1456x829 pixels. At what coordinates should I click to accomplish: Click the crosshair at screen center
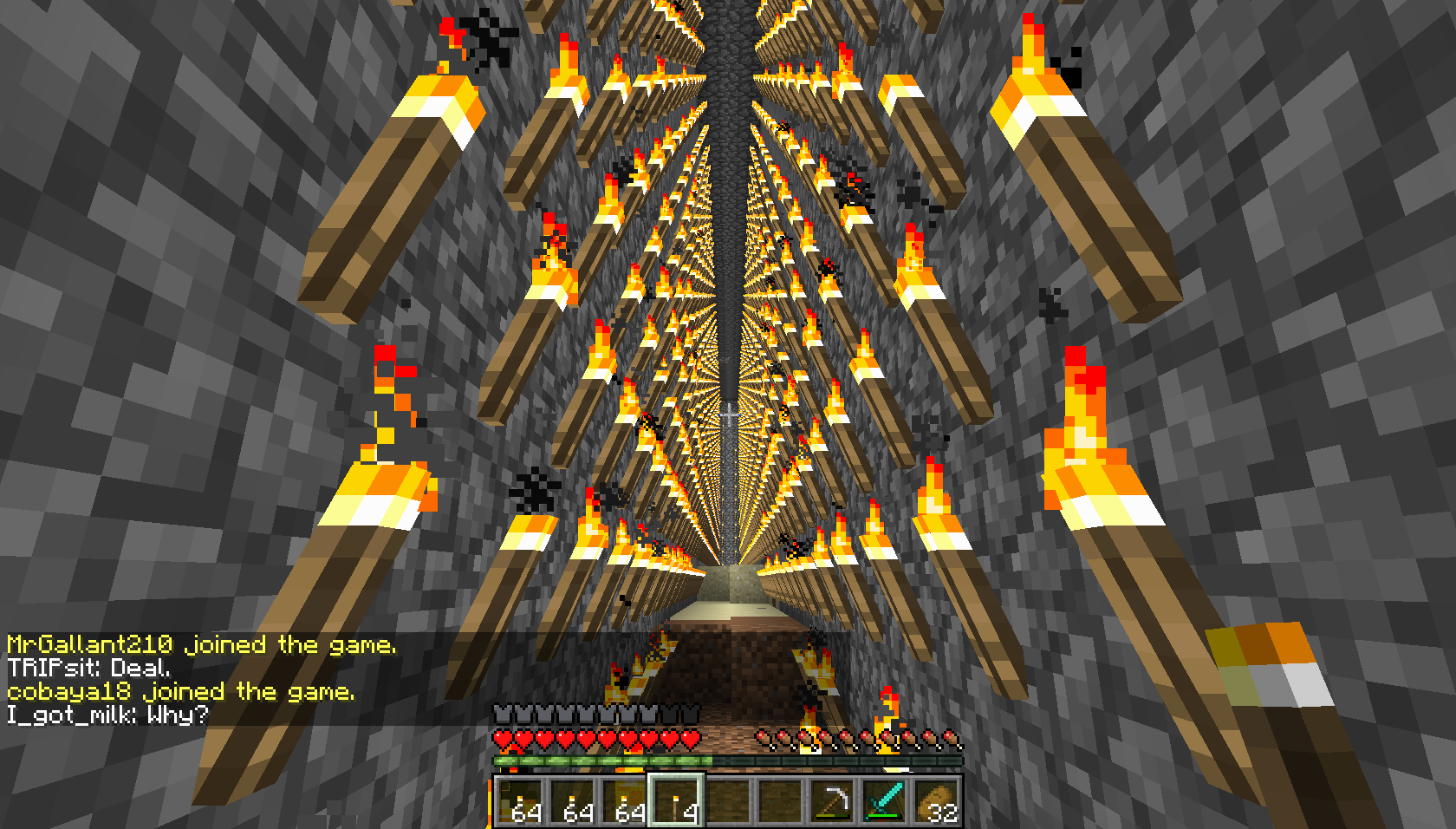click(728, 414)
